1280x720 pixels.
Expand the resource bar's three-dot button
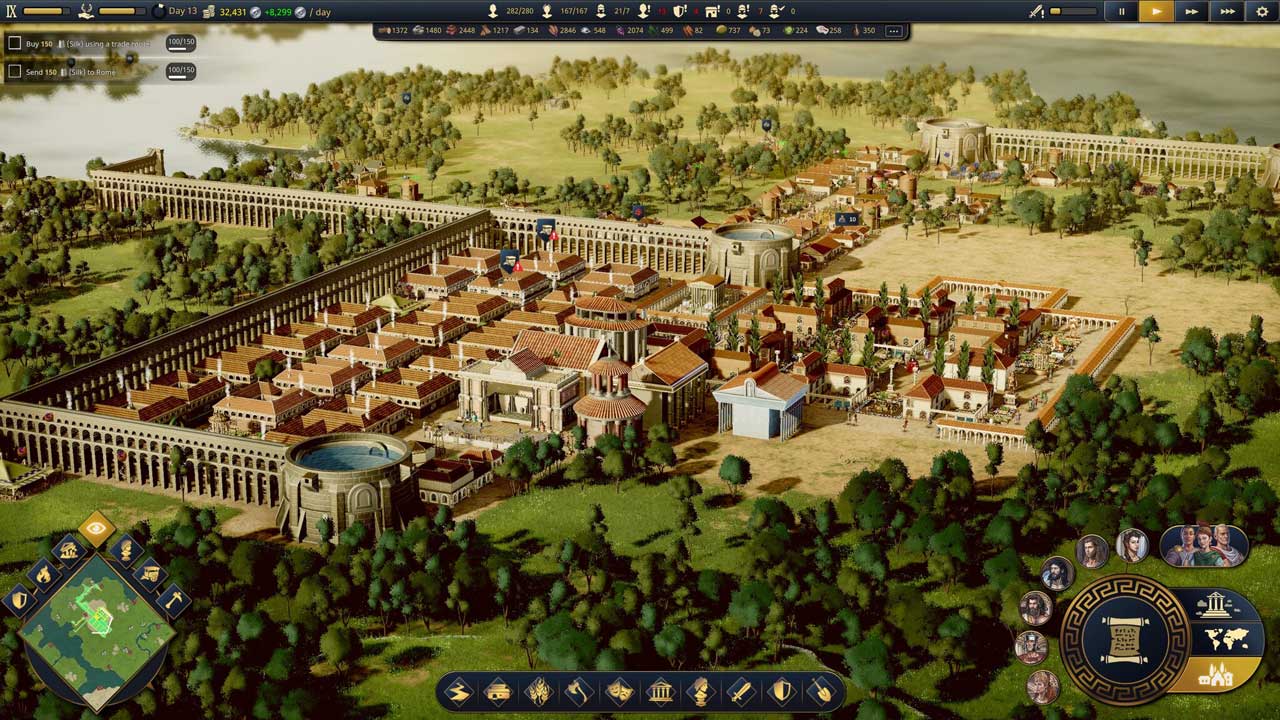tap(893, 31)
